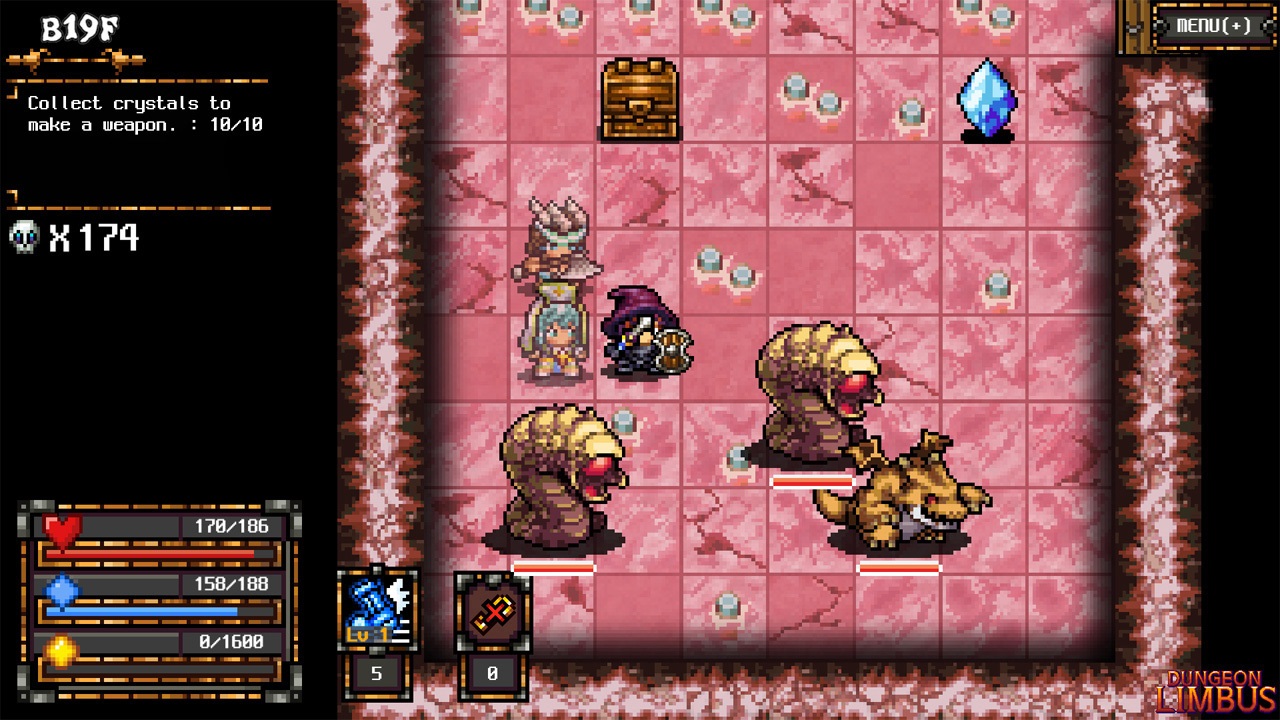The image size is (1280, 720).
Task: Open the wooden treasure chest on the map
Action: 638,100
